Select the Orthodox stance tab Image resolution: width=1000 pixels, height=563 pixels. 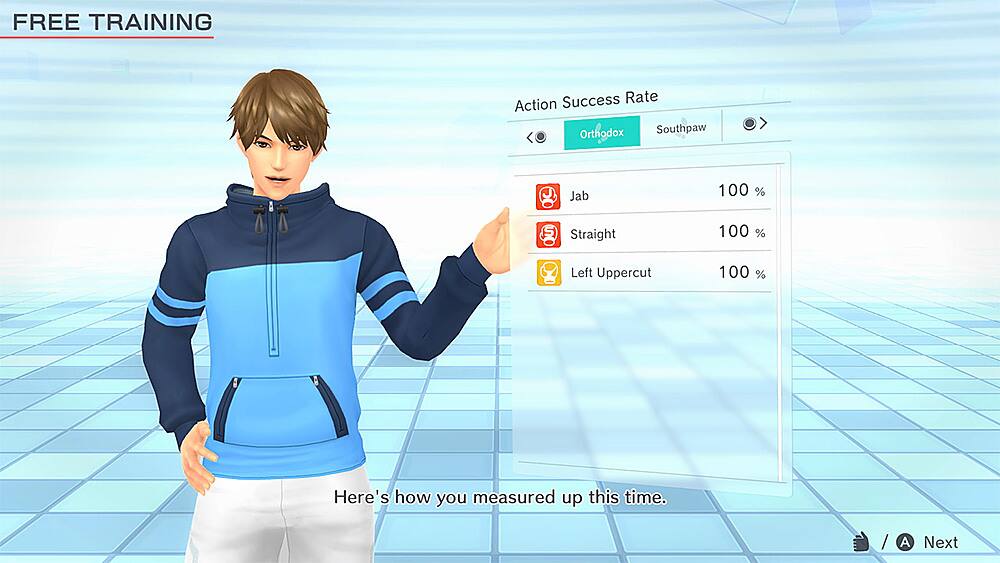602,134
